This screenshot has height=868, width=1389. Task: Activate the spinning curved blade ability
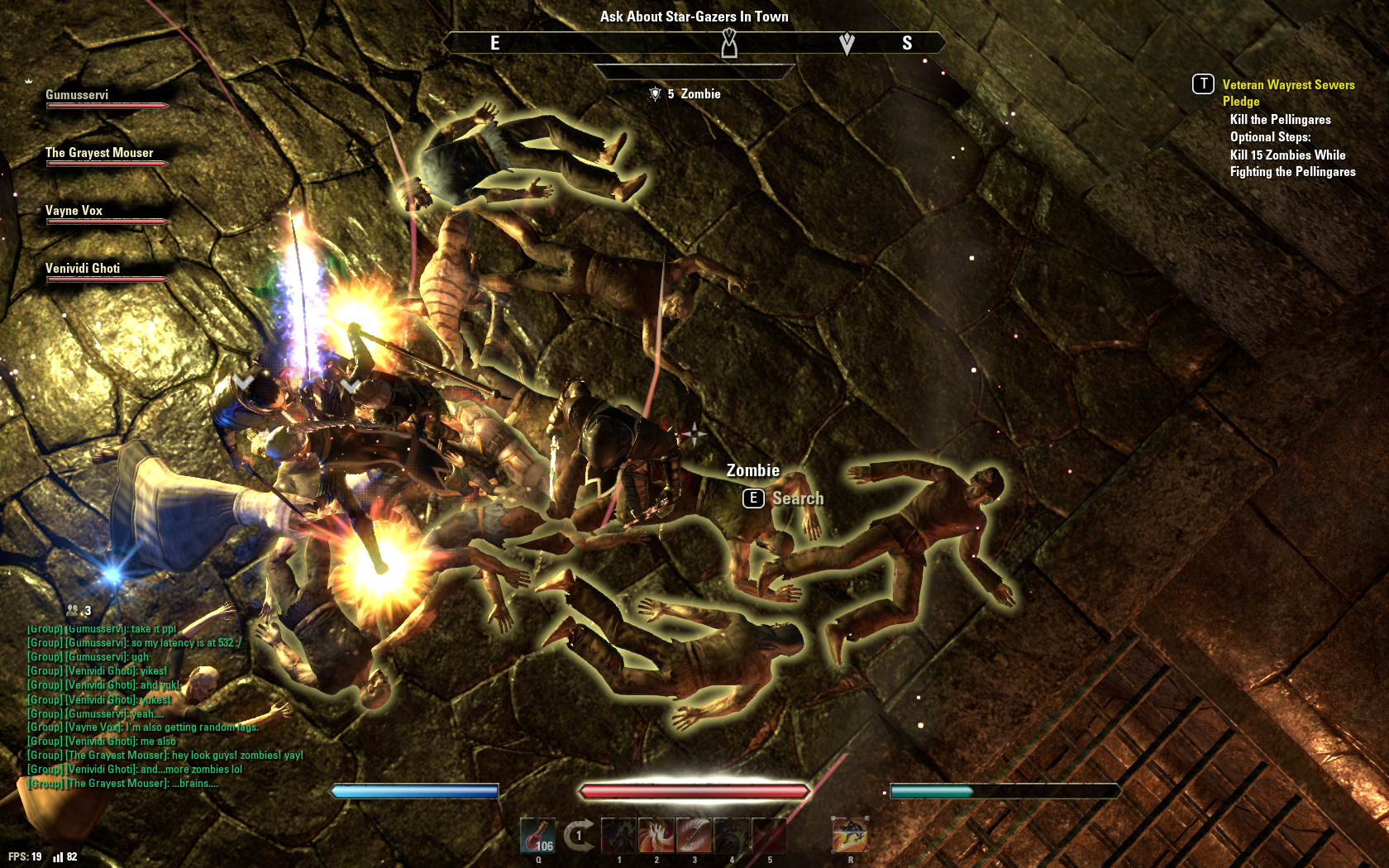coord(694,835)
